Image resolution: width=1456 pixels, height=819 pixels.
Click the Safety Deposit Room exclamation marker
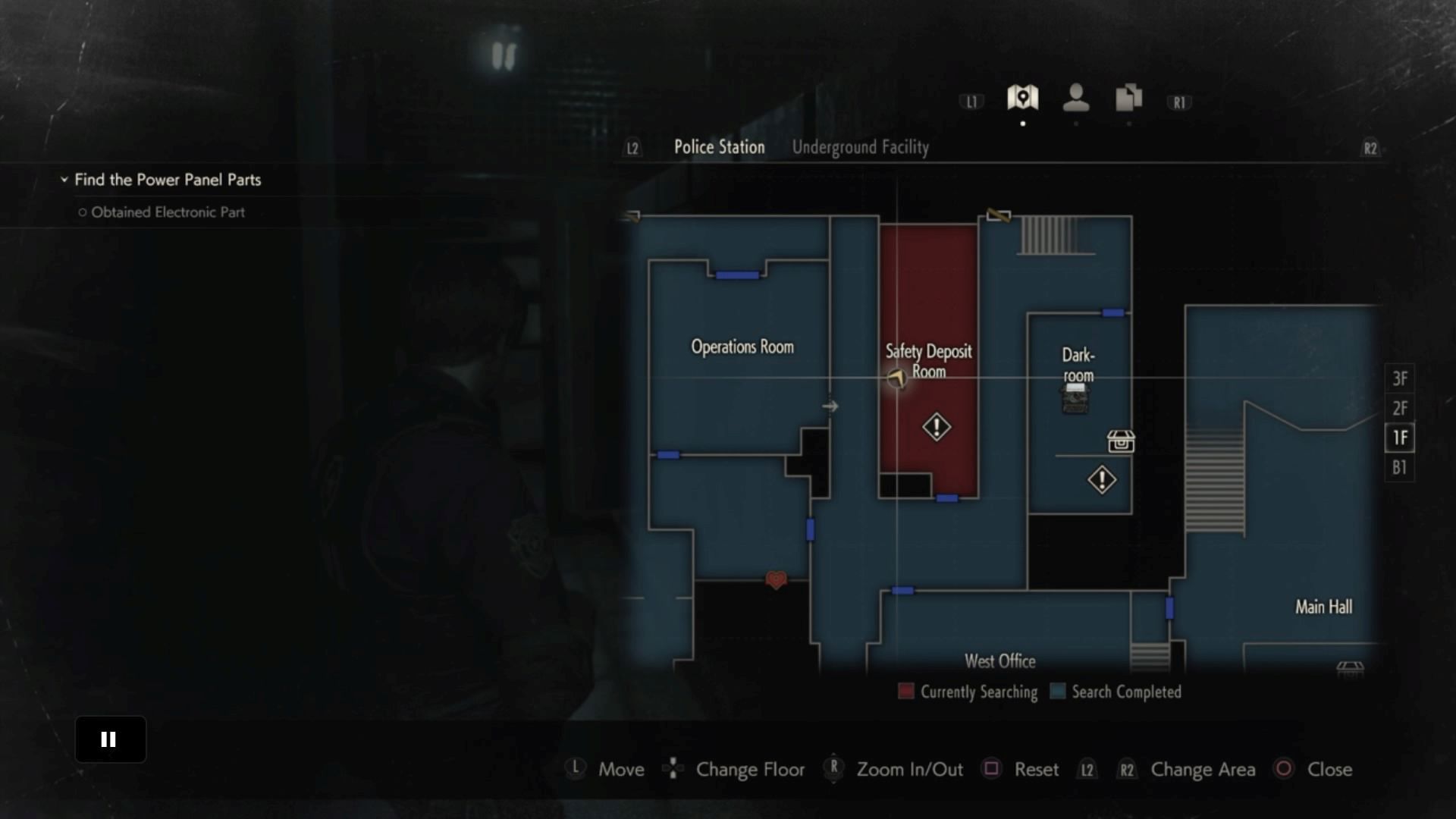(x=937, y=427)
